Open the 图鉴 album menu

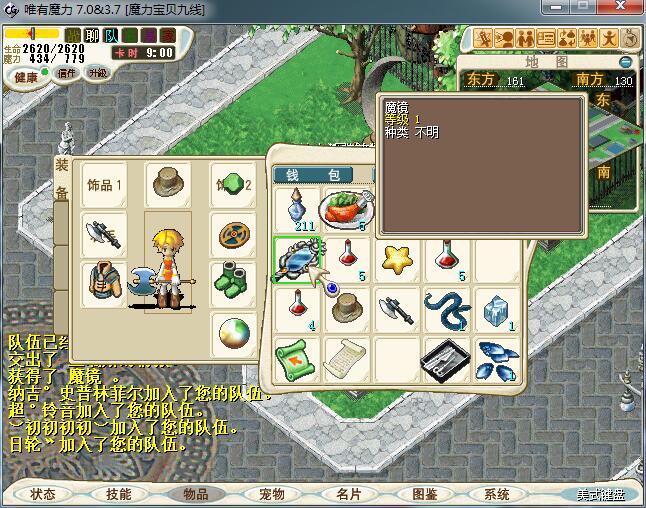[x=424, y=494]
